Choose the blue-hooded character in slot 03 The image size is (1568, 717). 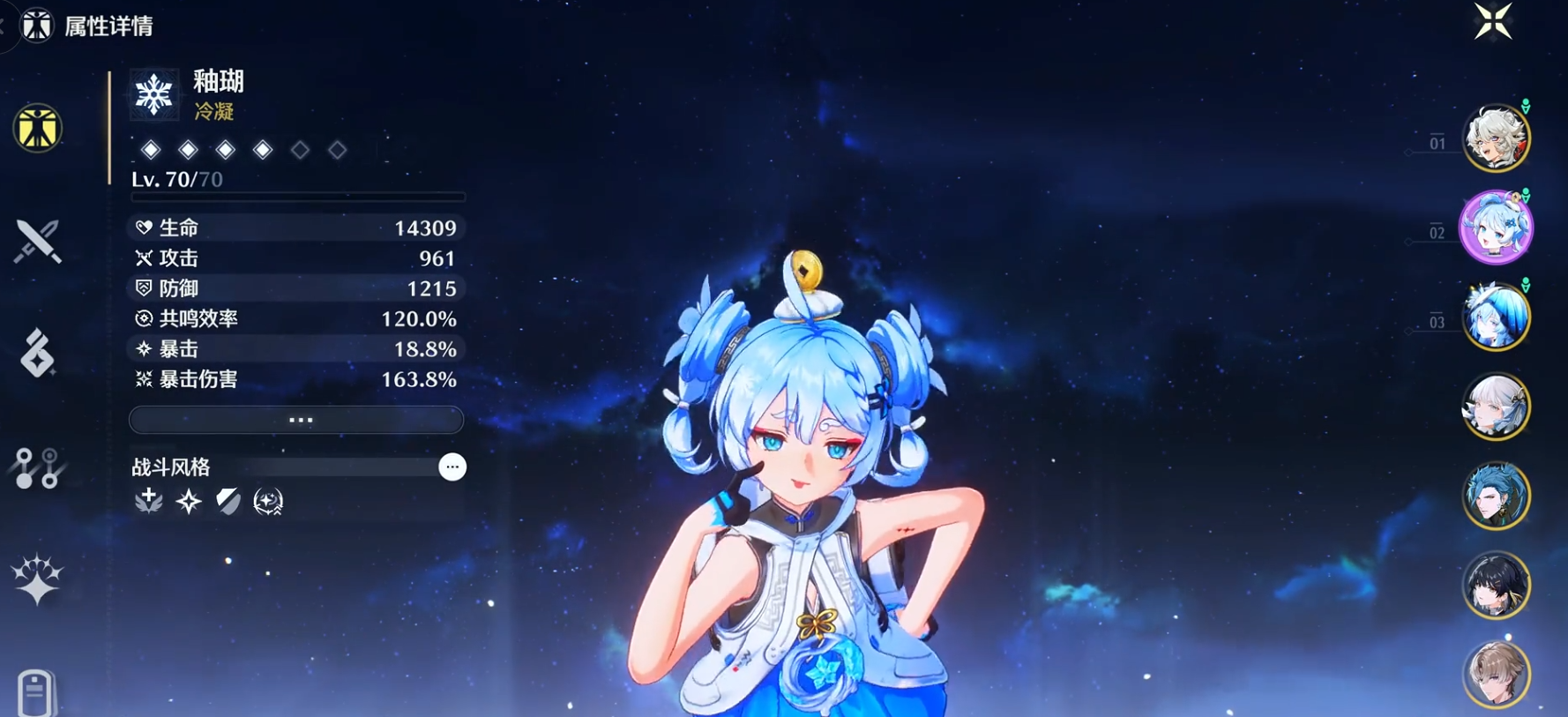click(x=1496, y=317)
